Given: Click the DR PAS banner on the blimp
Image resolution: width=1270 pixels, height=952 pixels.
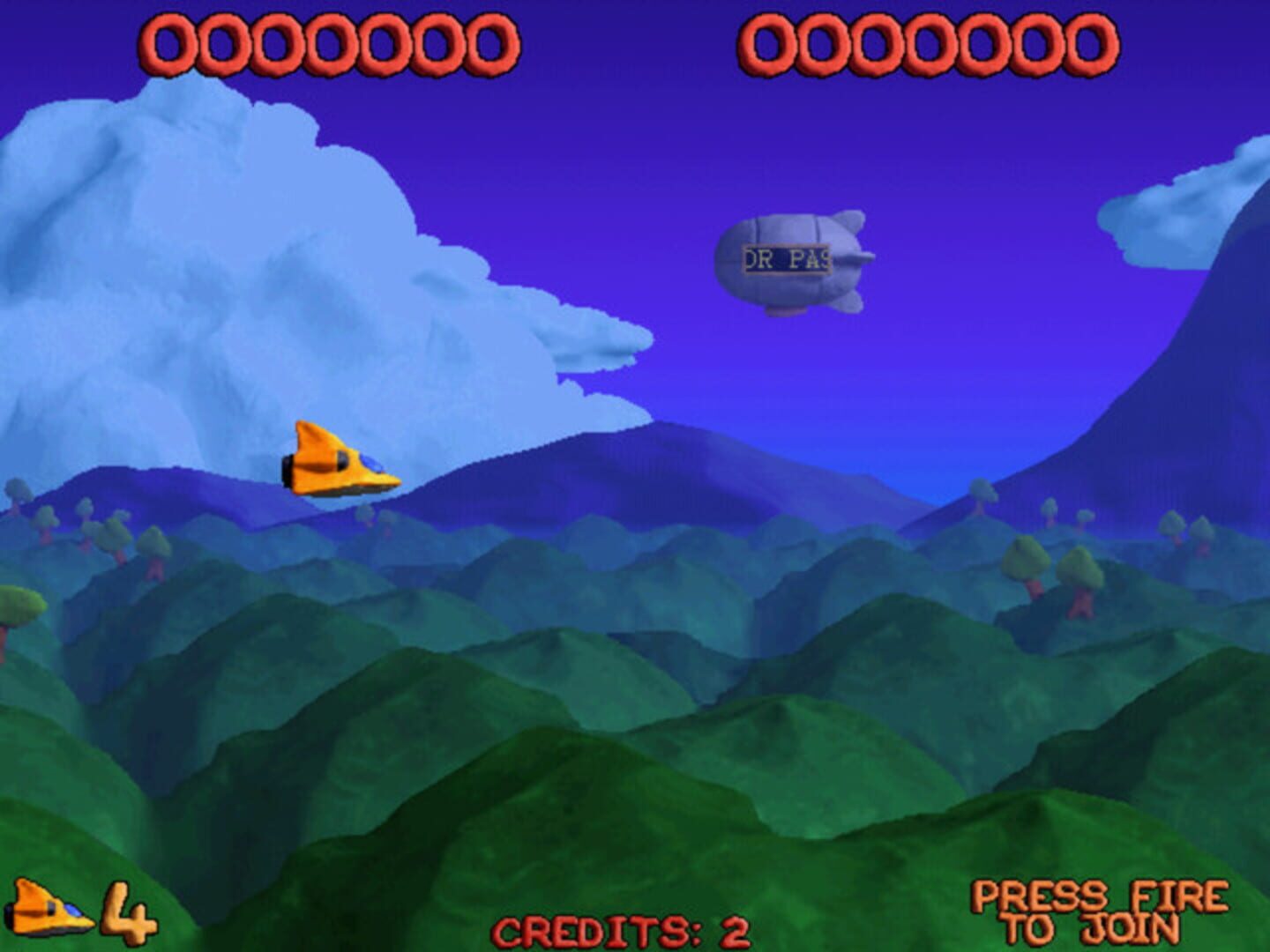Looking at the screenshot, I should [x=785, y=258].
